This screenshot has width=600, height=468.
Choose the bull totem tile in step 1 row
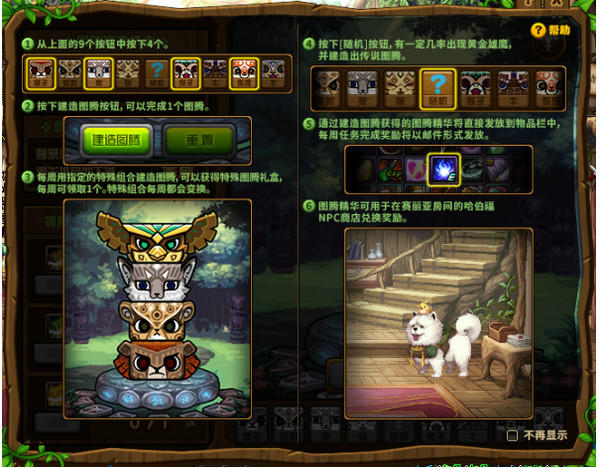pyautogui.click(x=215, y=72)
